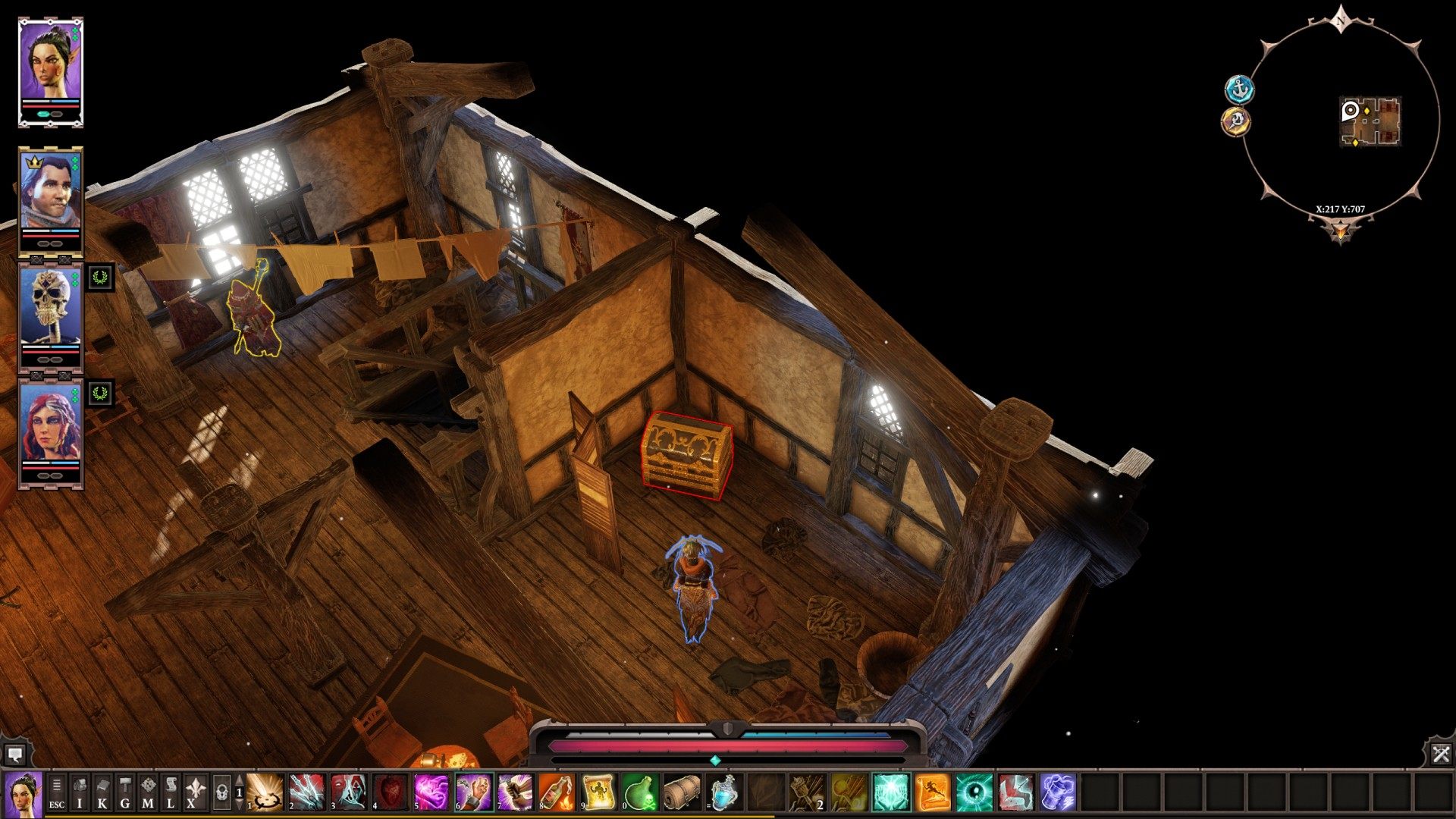Open the map with the M button
The height and width of the screenshot is (819, 1456).
coord(148,793)
